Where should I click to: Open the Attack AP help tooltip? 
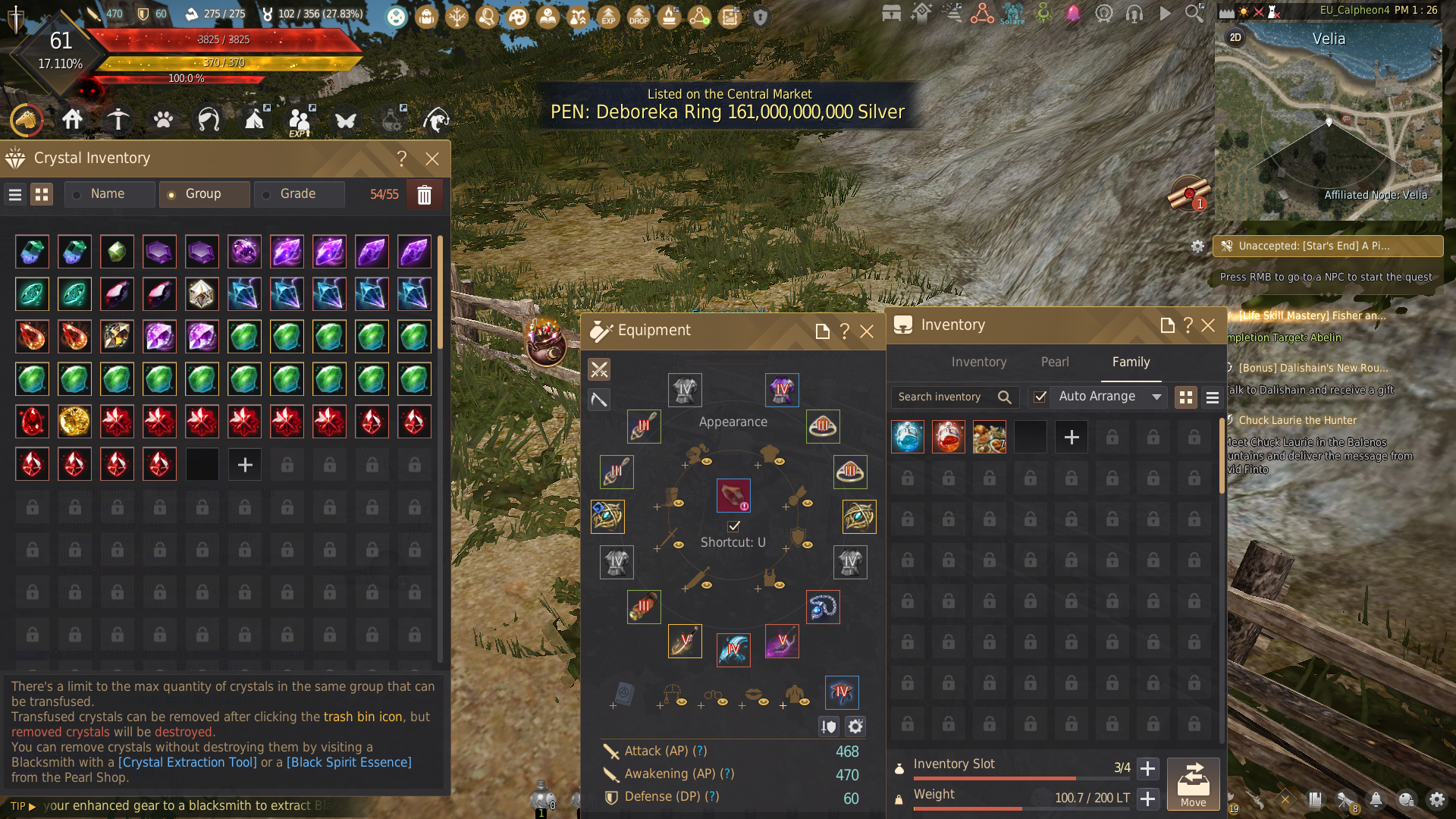click(x=701, y=751)
